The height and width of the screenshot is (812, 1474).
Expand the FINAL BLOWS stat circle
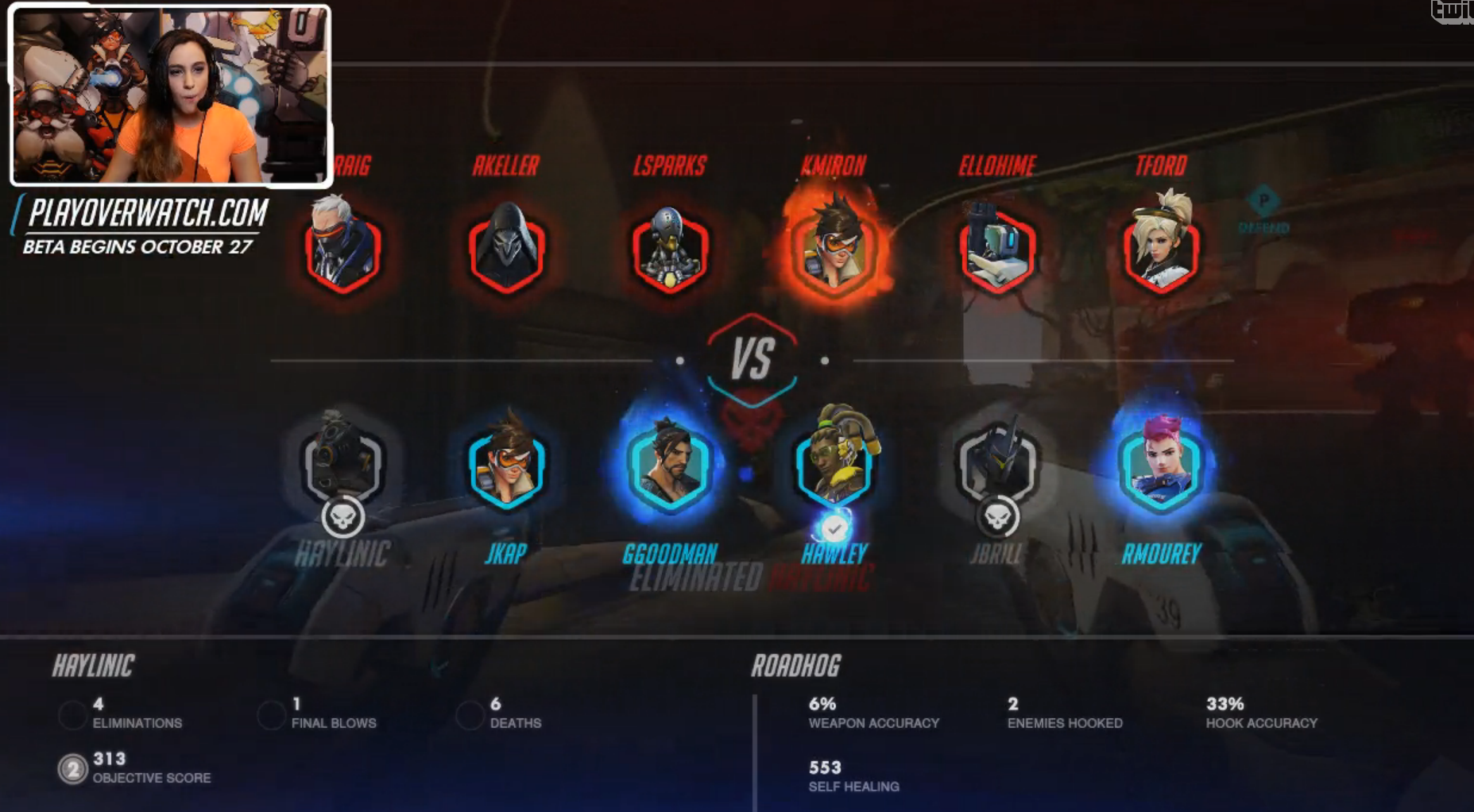[x=271, y=715]
